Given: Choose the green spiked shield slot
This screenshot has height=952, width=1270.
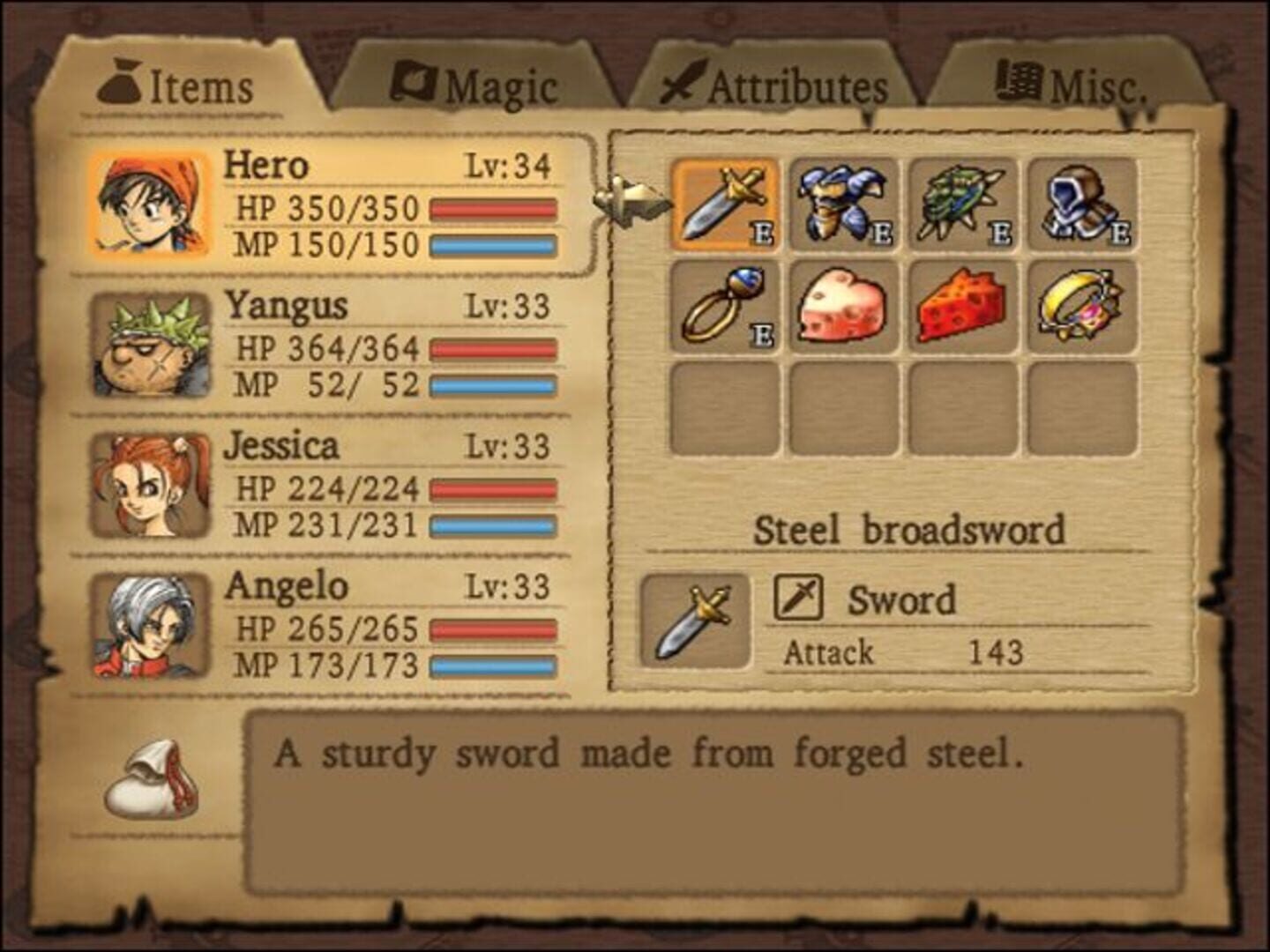Looking at the screenshot, I should point(963,205).
